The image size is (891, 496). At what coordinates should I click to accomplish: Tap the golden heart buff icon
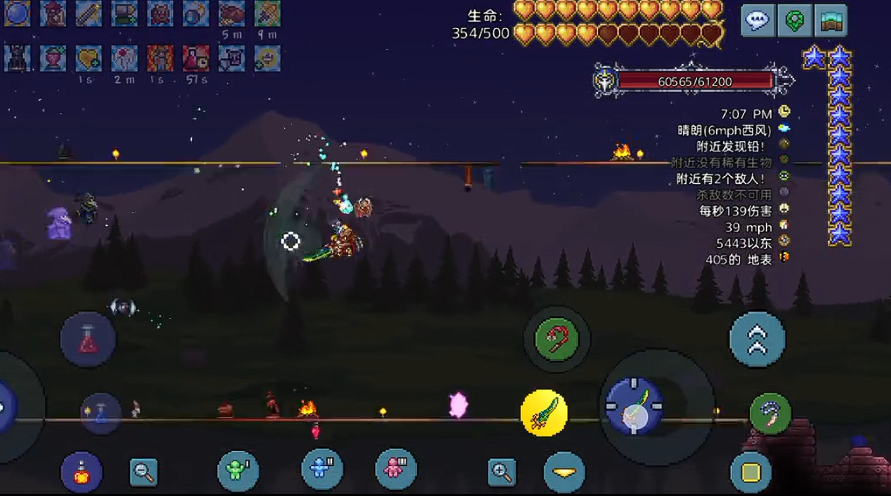[x=88, y=58]
